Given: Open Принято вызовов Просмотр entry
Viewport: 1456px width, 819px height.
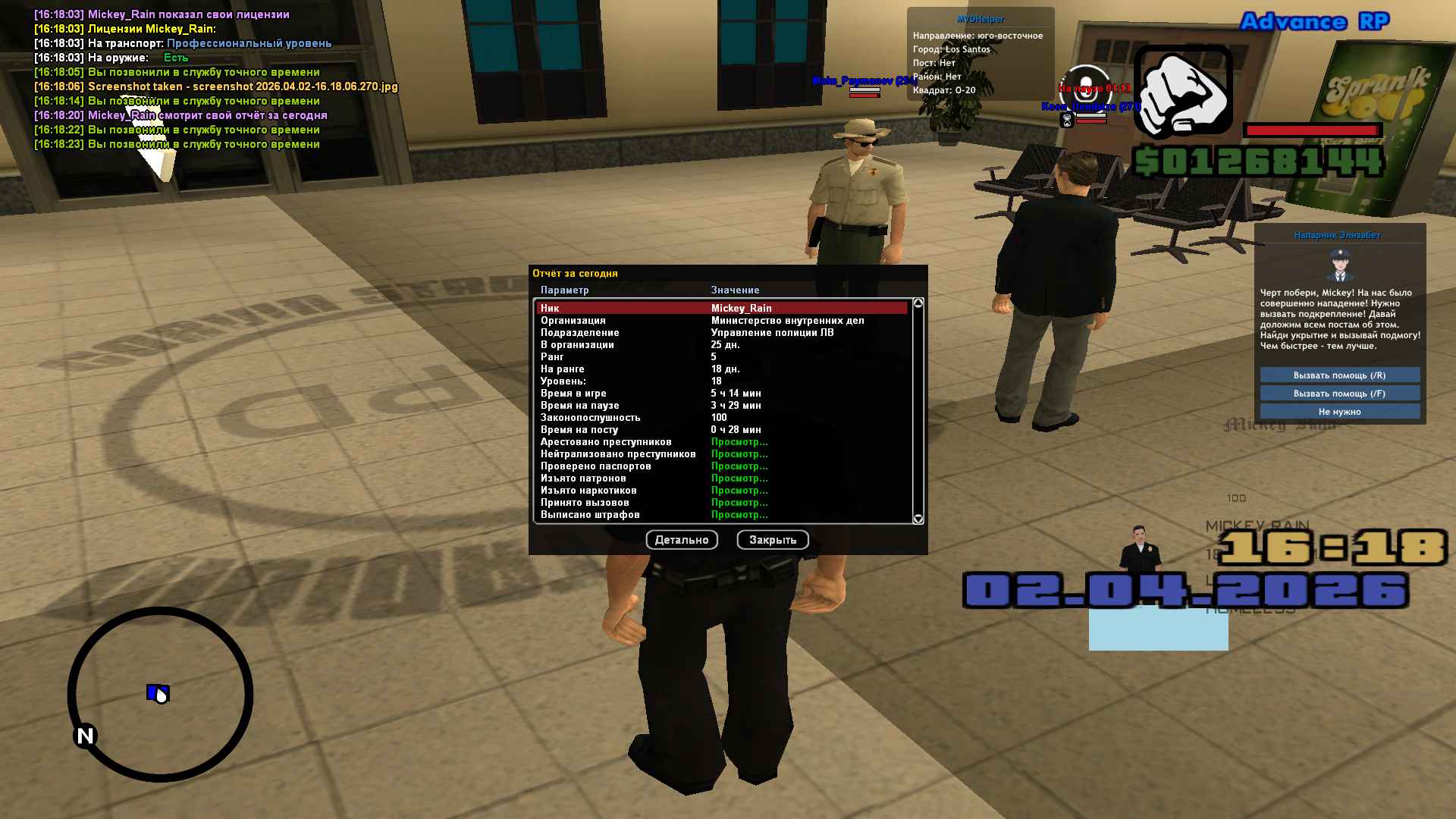Looking at the screenshot, I should [739, 503].
